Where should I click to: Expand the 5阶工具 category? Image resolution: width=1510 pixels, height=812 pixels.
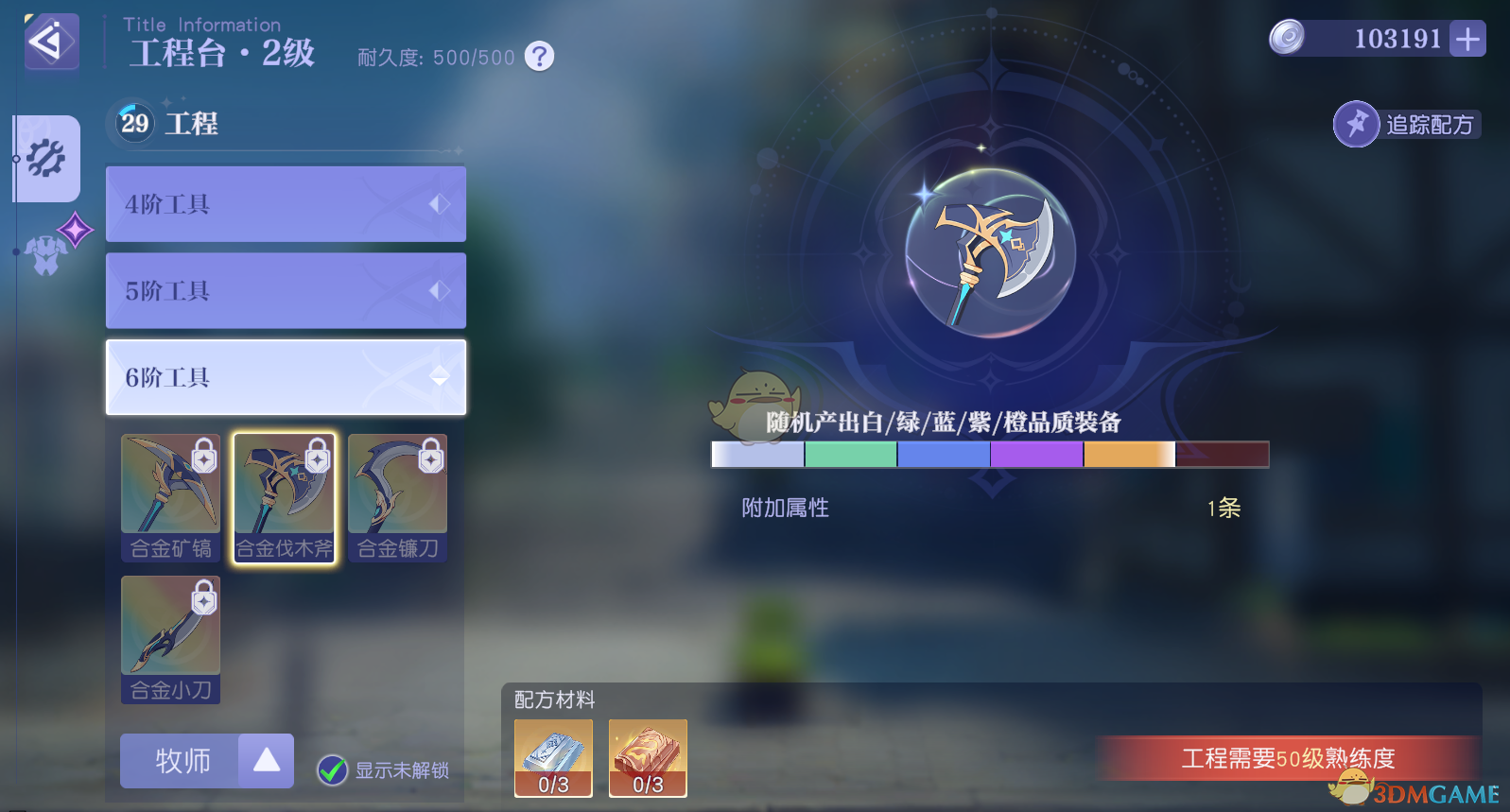pyautogui.click(x=285, y=290)
